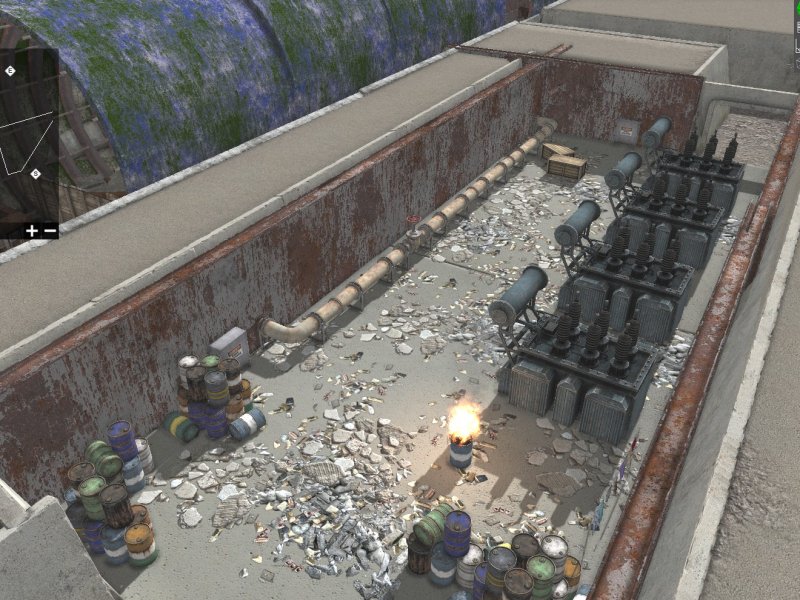Image resolution: width=800 pixels, height=600 pixels.
Task: Select the E compass marker on minimap
Action: (10, 71)
